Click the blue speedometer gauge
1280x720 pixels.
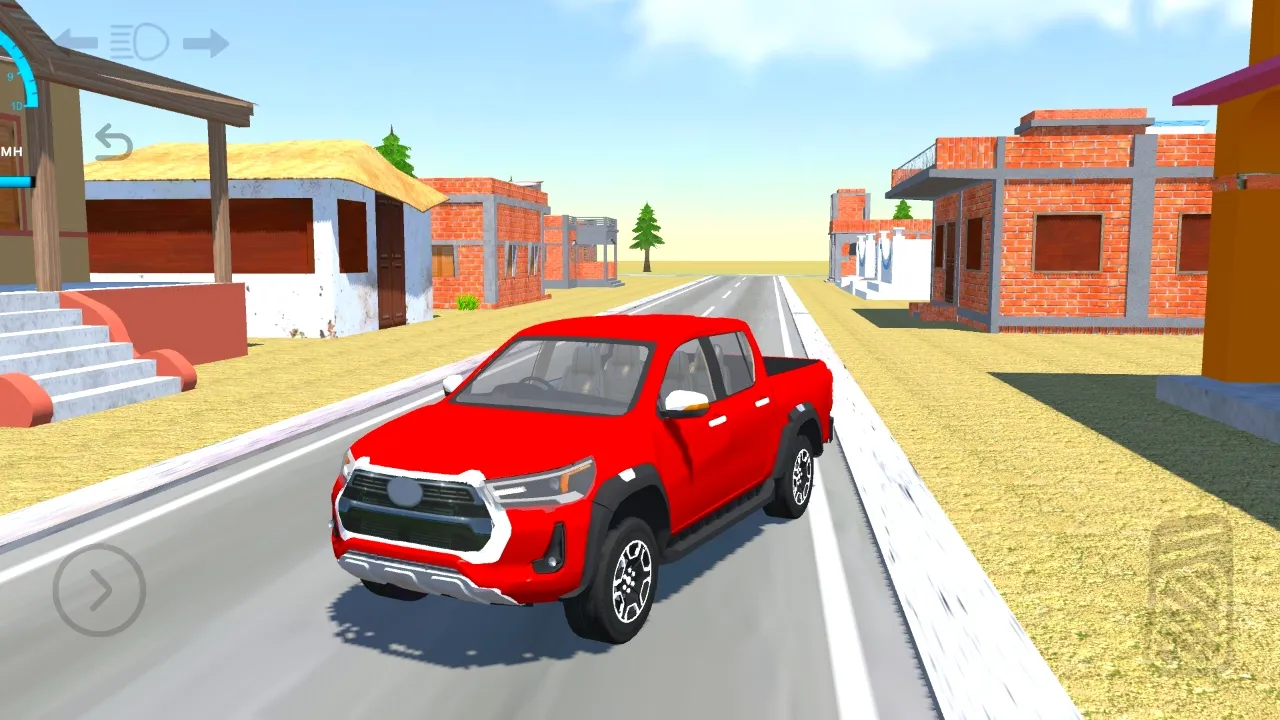(22, 60)
